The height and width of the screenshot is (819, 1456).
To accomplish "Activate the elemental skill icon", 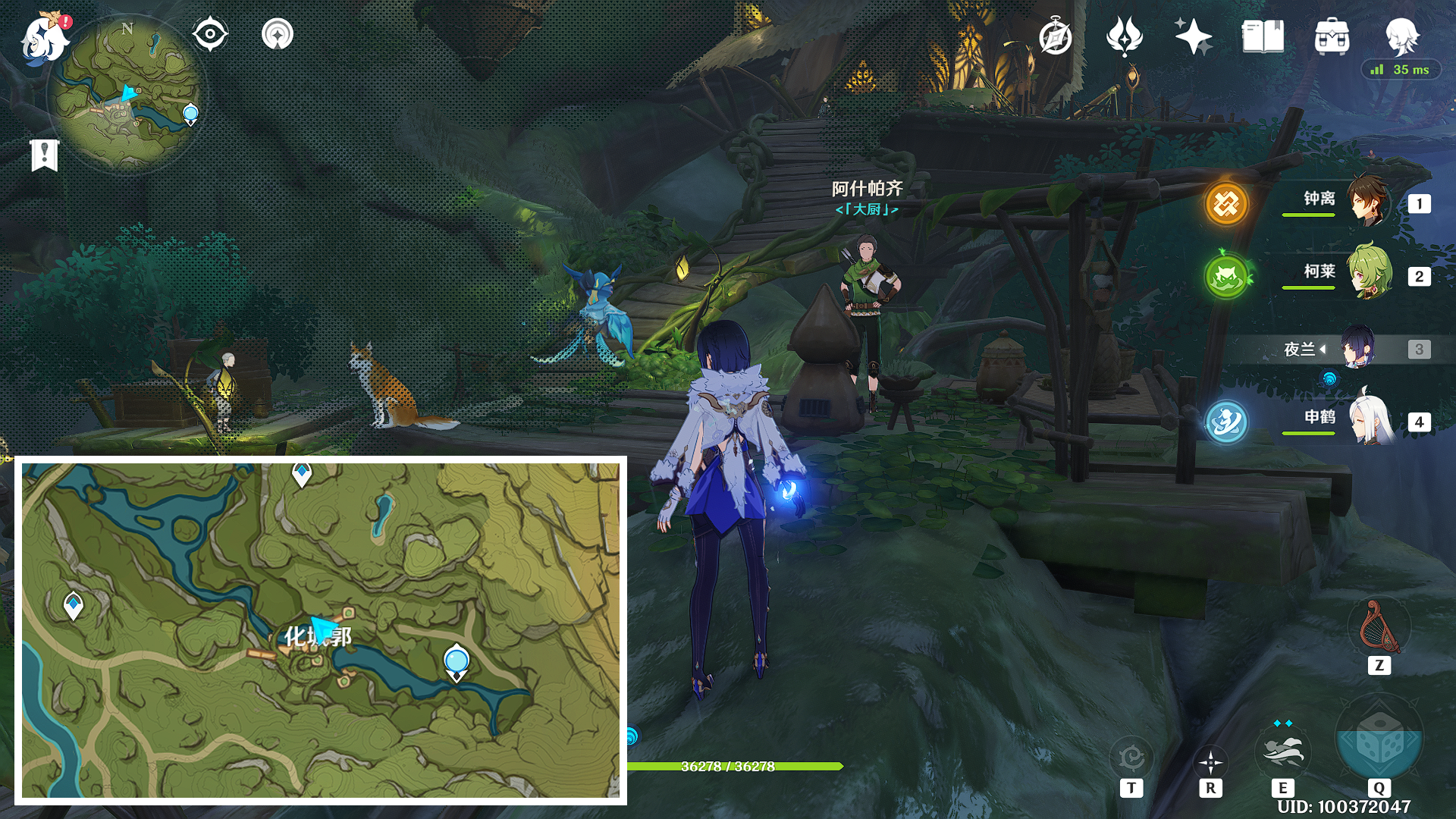I will (1282, 751).
